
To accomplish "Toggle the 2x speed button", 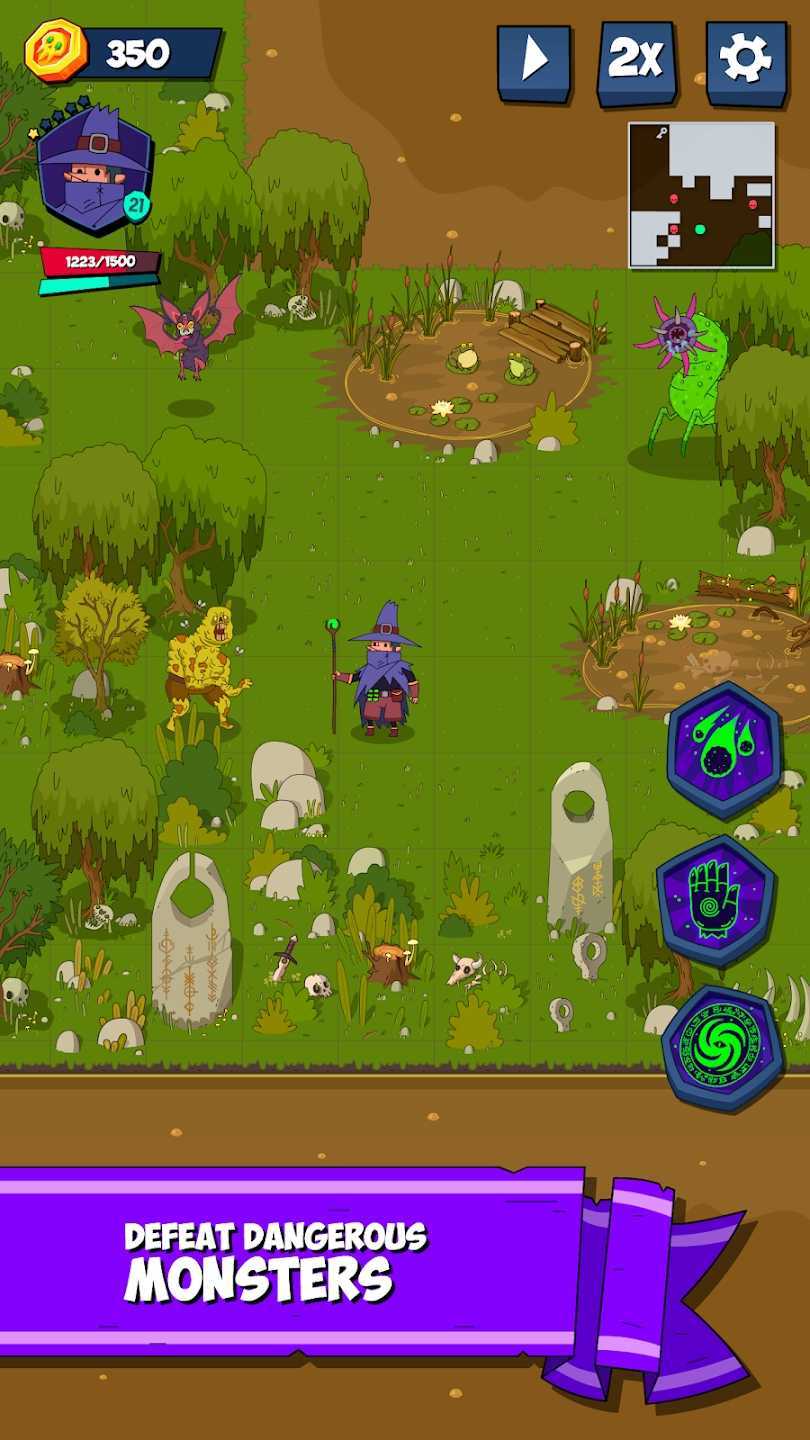I will click(x=636, y=63).
